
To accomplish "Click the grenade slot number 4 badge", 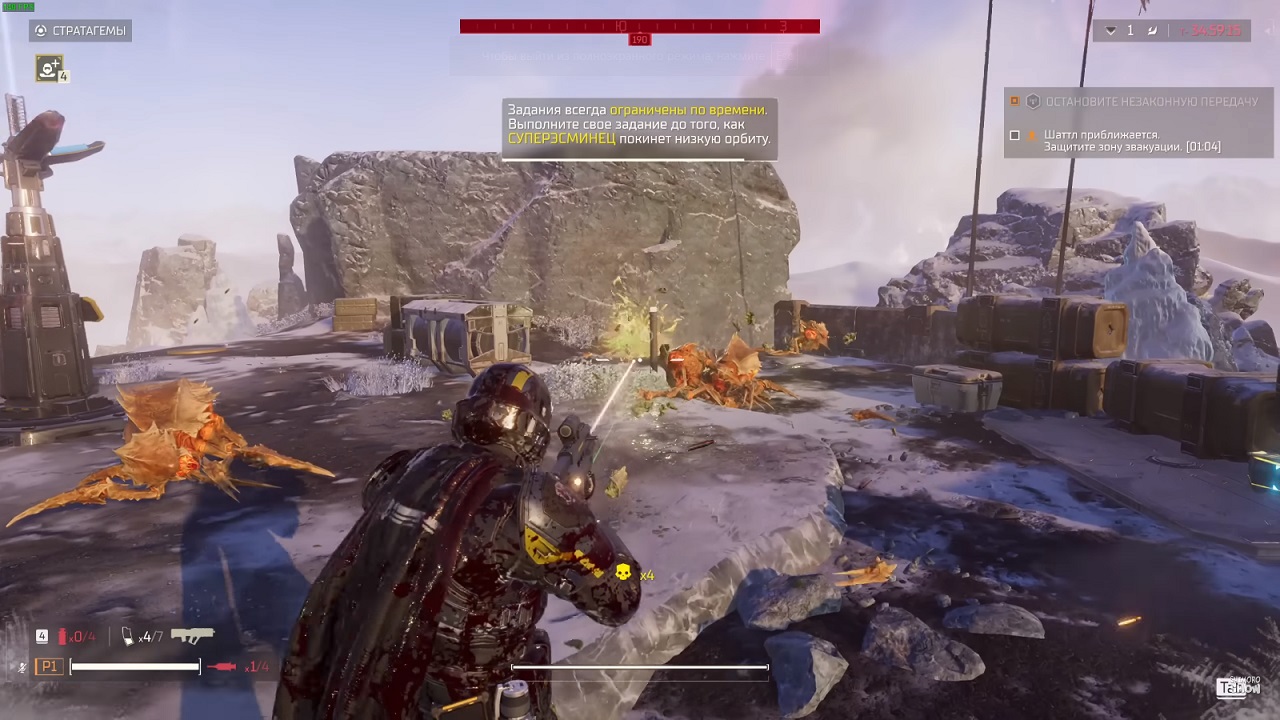I will point(41,635).
